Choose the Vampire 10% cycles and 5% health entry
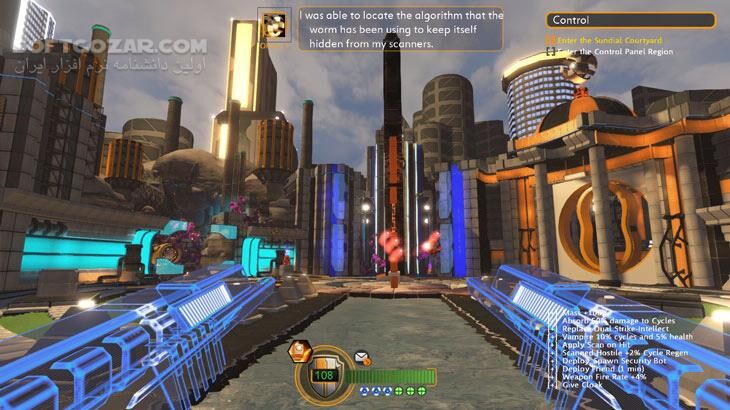This screenshot has width=730, height=410. pyautogui.click(x=618, y=336)
